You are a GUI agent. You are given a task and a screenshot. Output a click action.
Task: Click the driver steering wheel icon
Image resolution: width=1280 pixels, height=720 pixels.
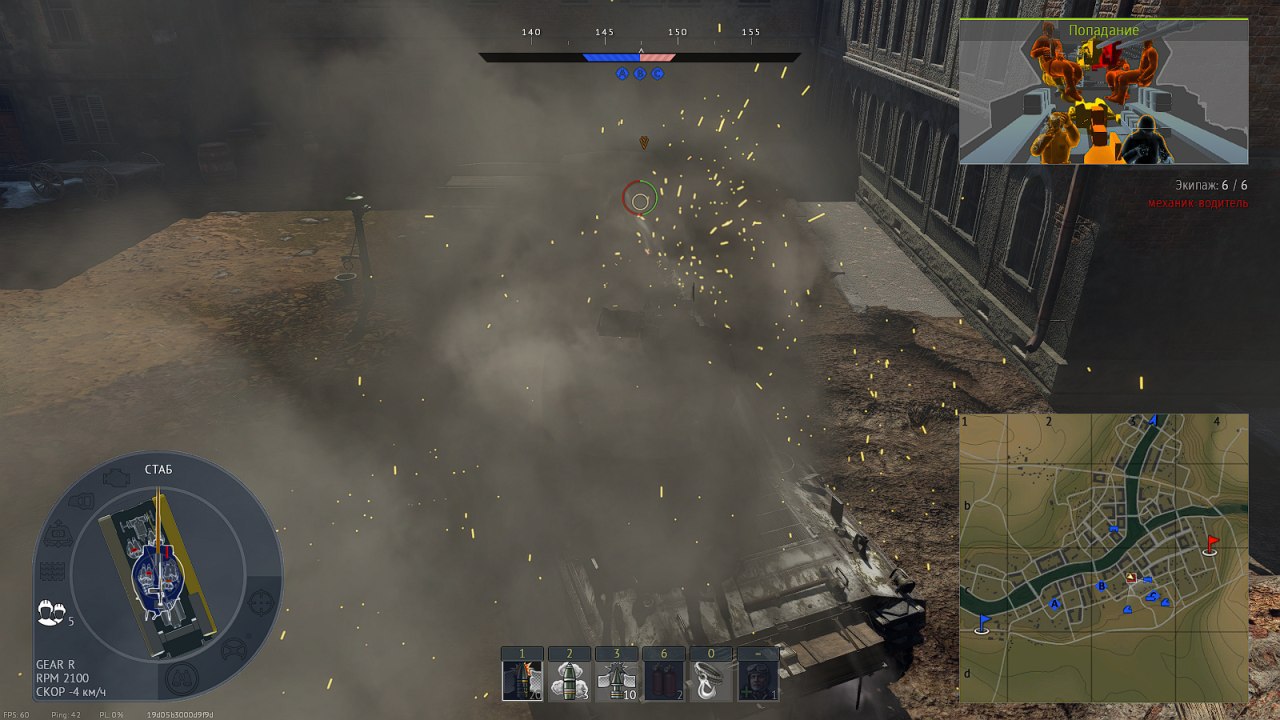[x=232, y=648]
